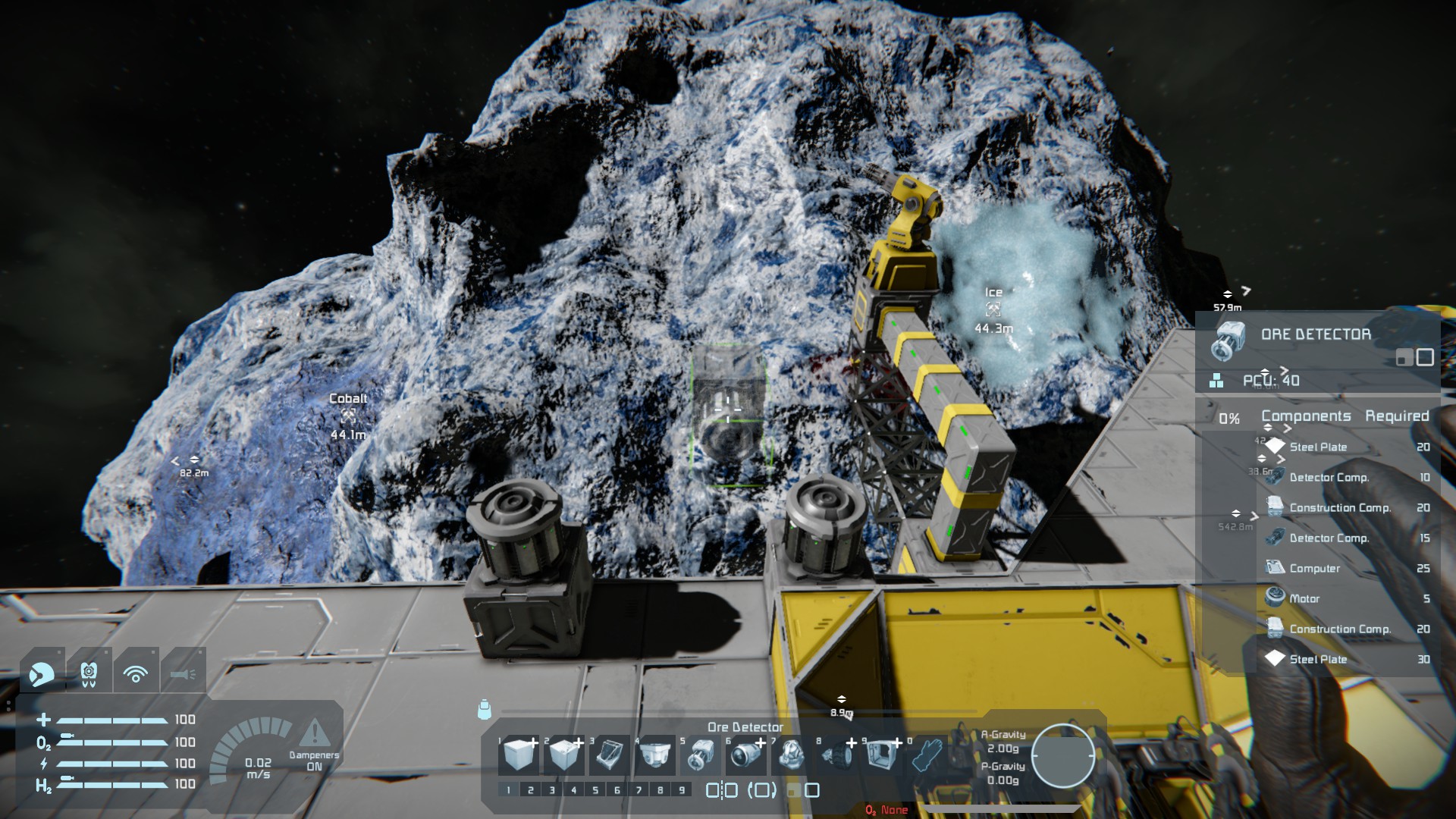Select the second armor cube in slot 2
Image resolution: width=1456 pixels, height=819 pixels.
pyautogui.click(x=563, y=755)
